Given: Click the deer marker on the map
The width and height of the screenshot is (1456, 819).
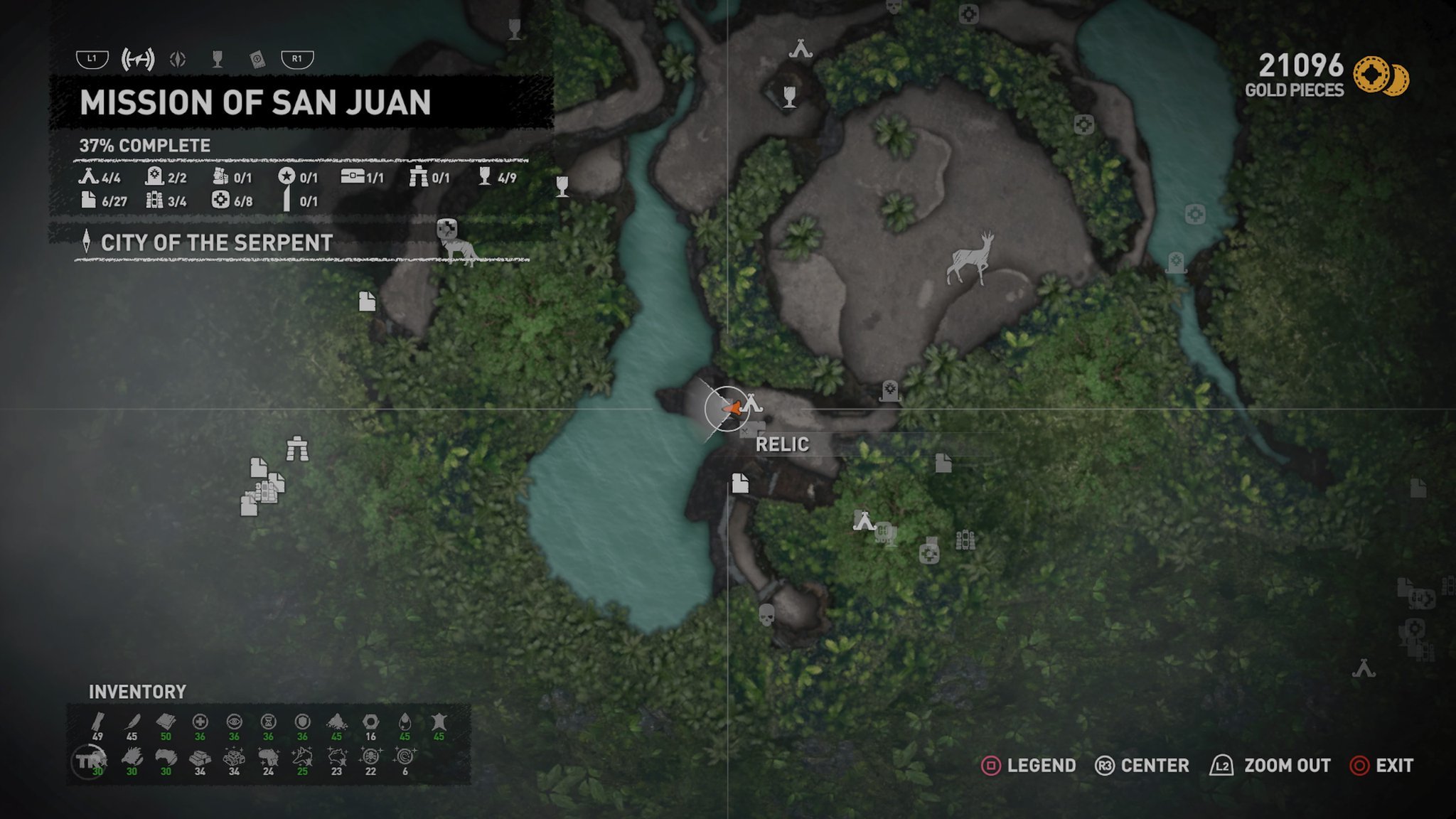Looking at the screenshot, I should [970, 259].
